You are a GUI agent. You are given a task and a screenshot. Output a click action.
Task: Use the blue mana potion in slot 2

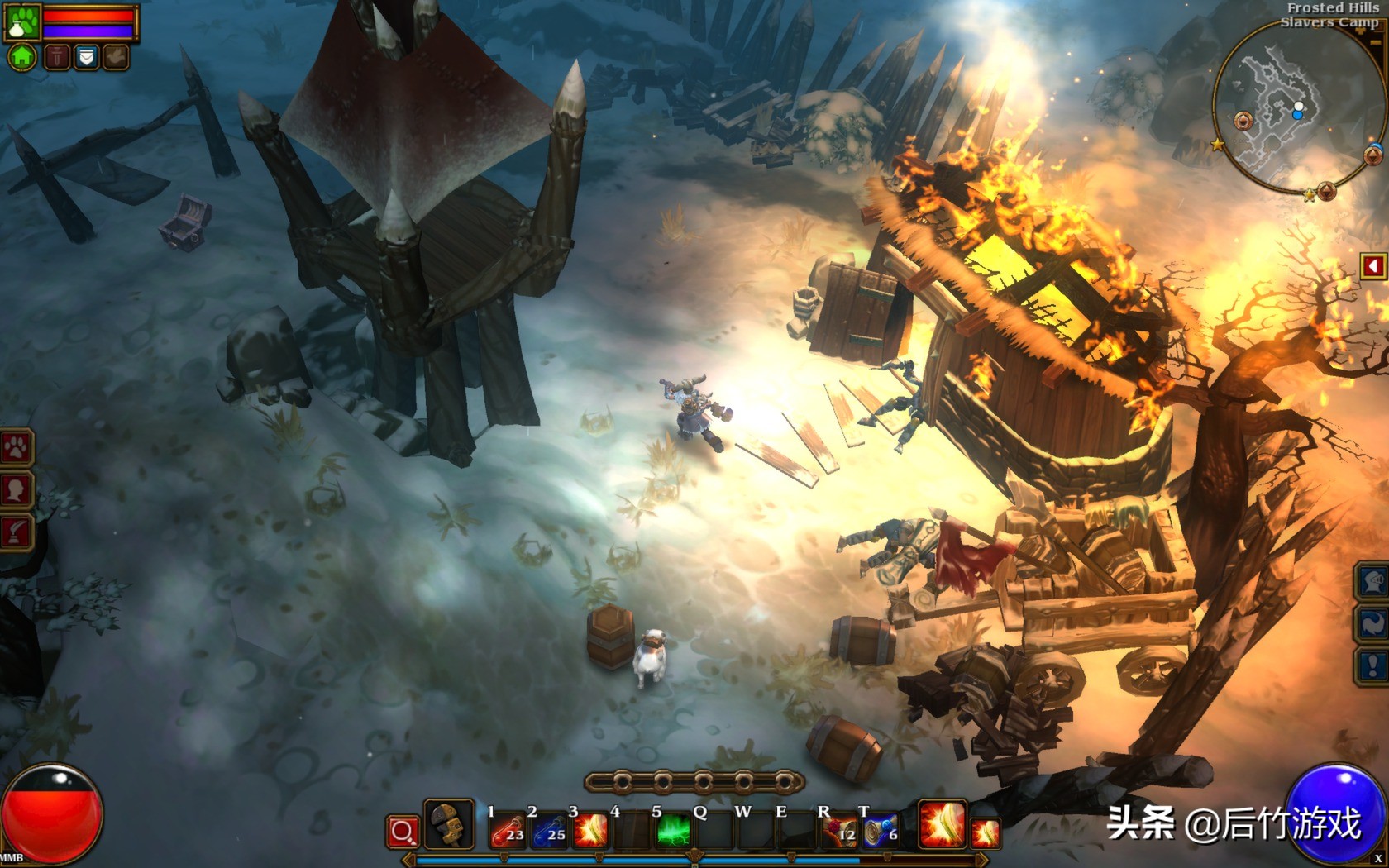pos(549,830)
